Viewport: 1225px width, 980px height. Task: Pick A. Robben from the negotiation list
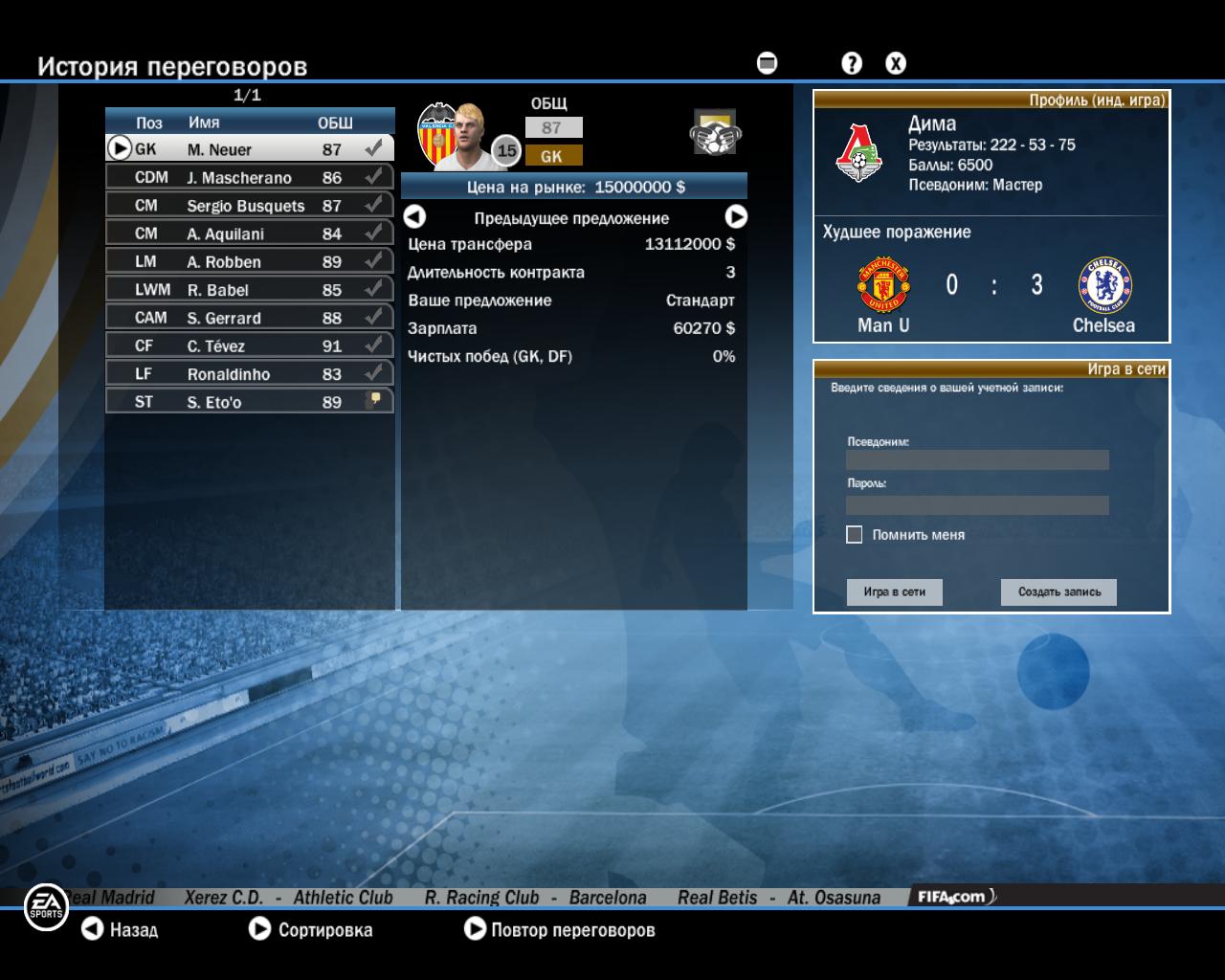(x=249, y=261)
